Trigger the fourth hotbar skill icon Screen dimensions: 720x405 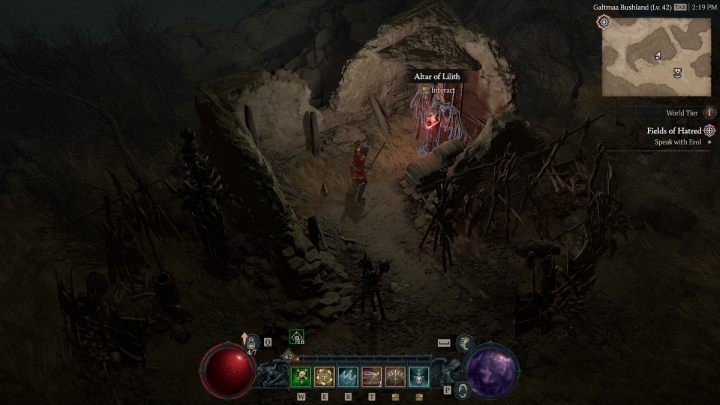pos(372,376)
